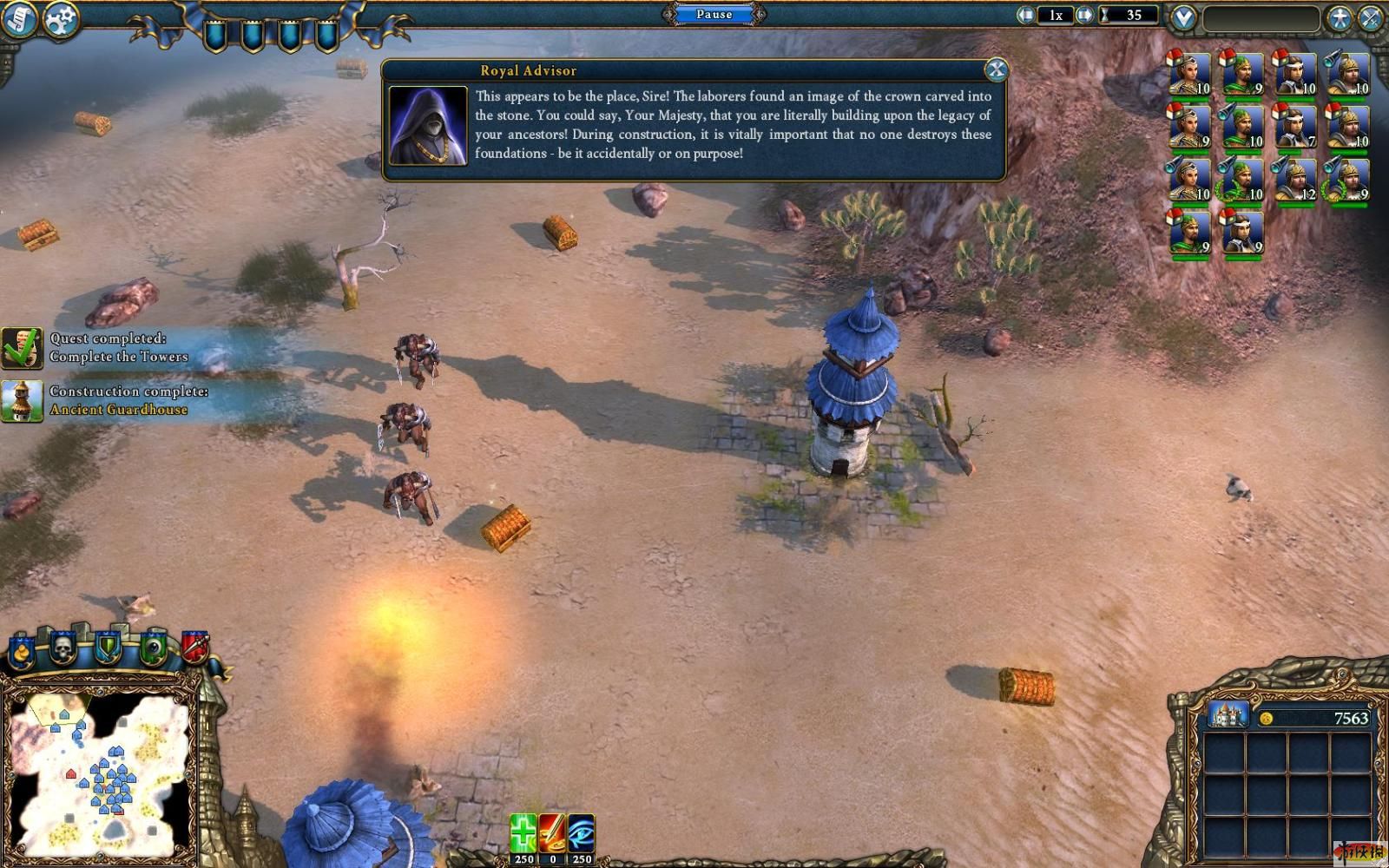Activate the red quill spell icon

[552, 833]
